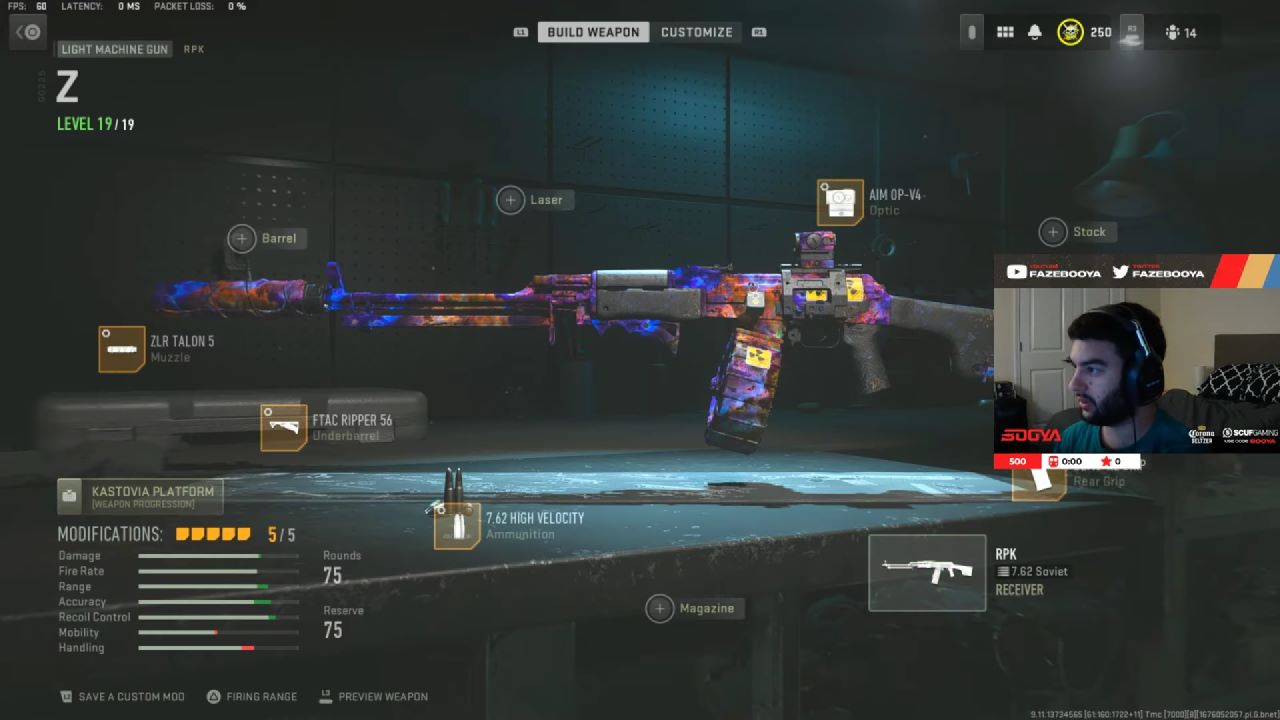Select the FTAC Ripper 56 underbarrel attachment
Screen dimensions: 1280x720
(x=285, y=427)
